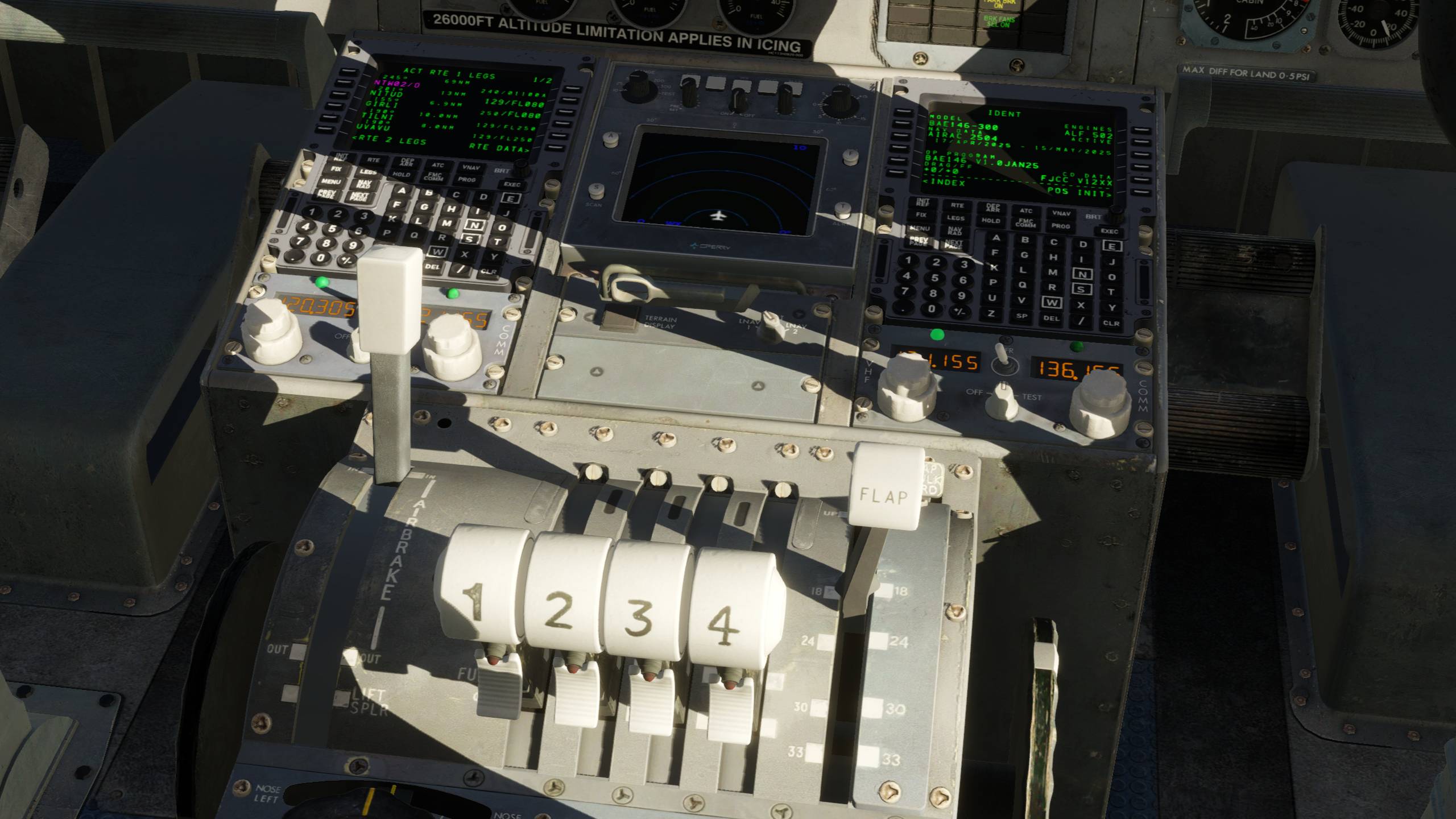Open the HOLD page on the right FMC
This screenshot has width=1456, height=819.
click(991, 221)
